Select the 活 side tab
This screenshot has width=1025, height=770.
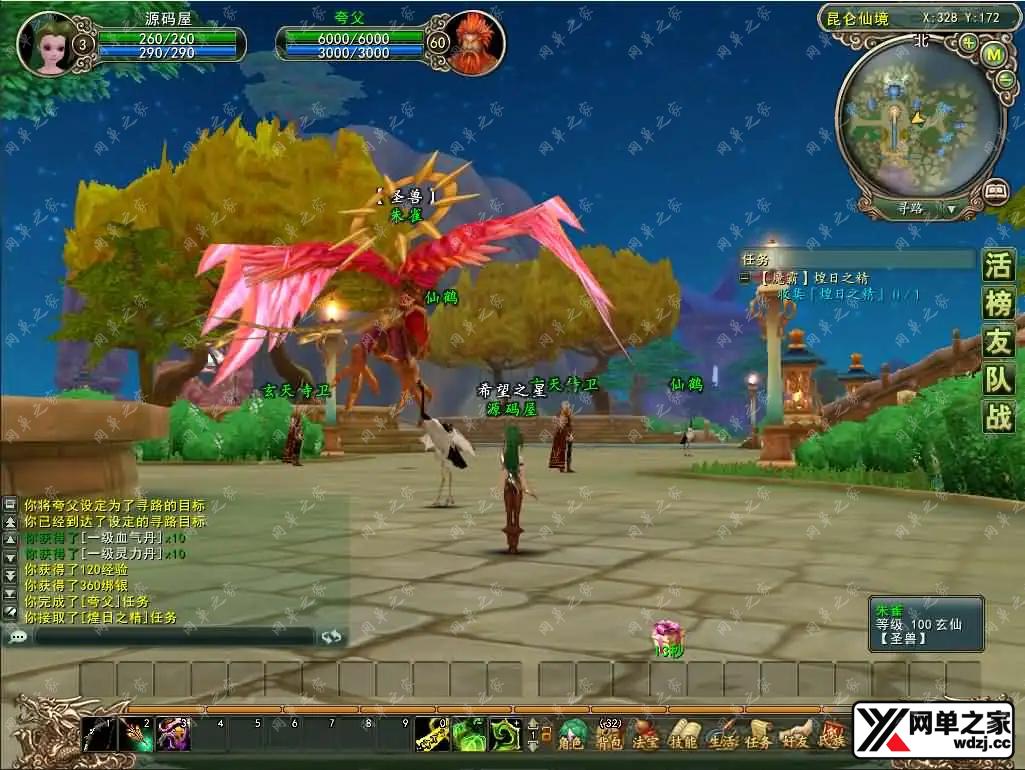coord(999,266)
